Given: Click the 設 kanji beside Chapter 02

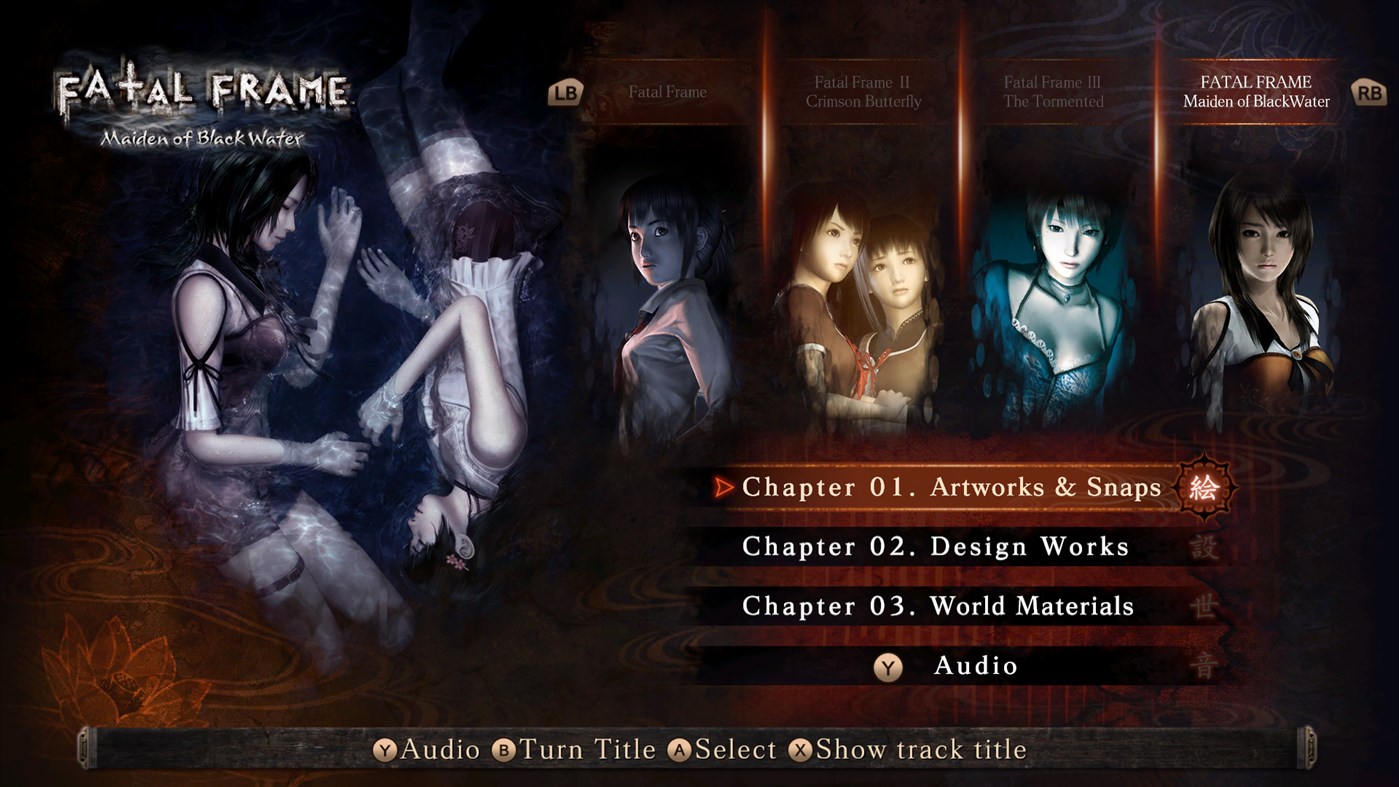Looking at the screenshot, I should coord(1206,547).
